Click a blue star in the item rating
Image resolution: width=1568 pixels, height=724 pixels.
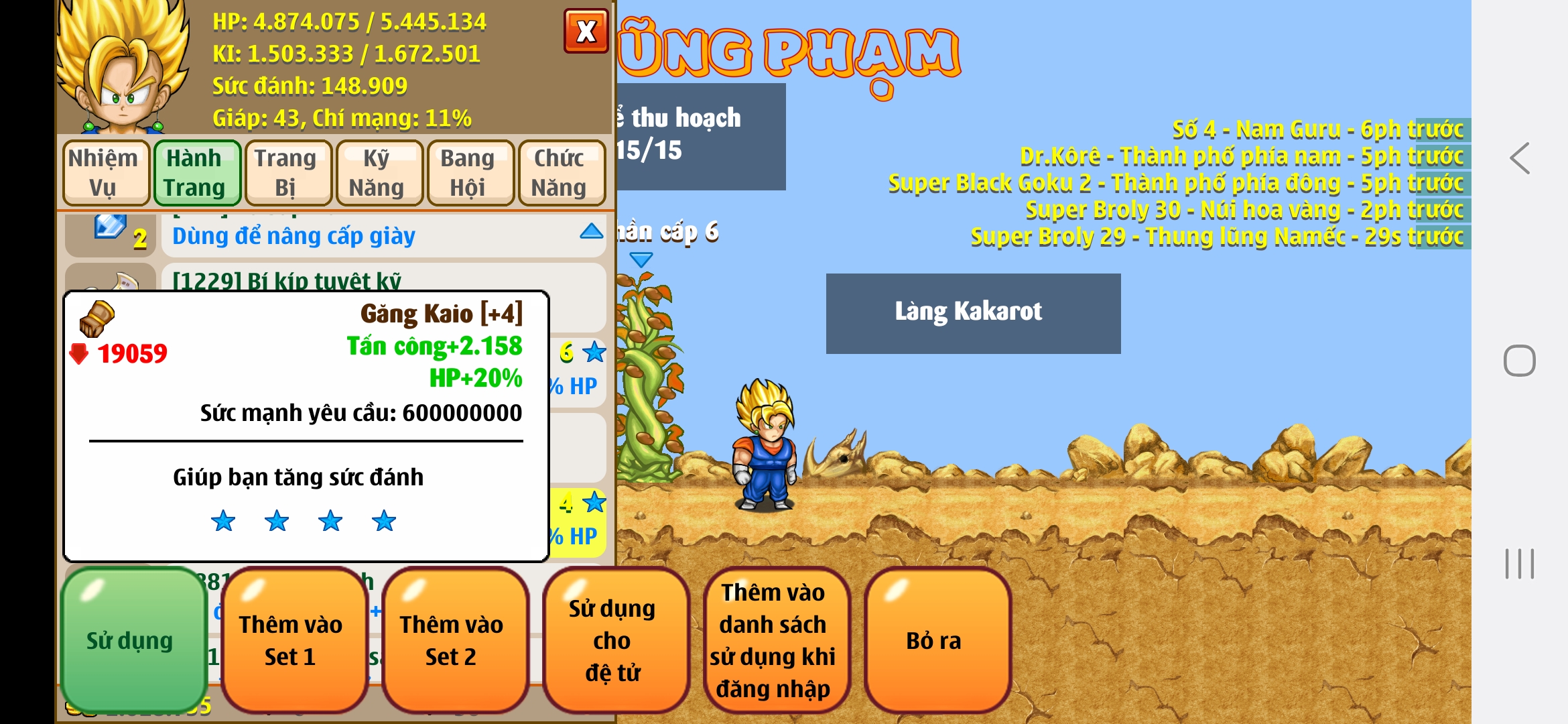pyautogui.click(x=276, y=522)
